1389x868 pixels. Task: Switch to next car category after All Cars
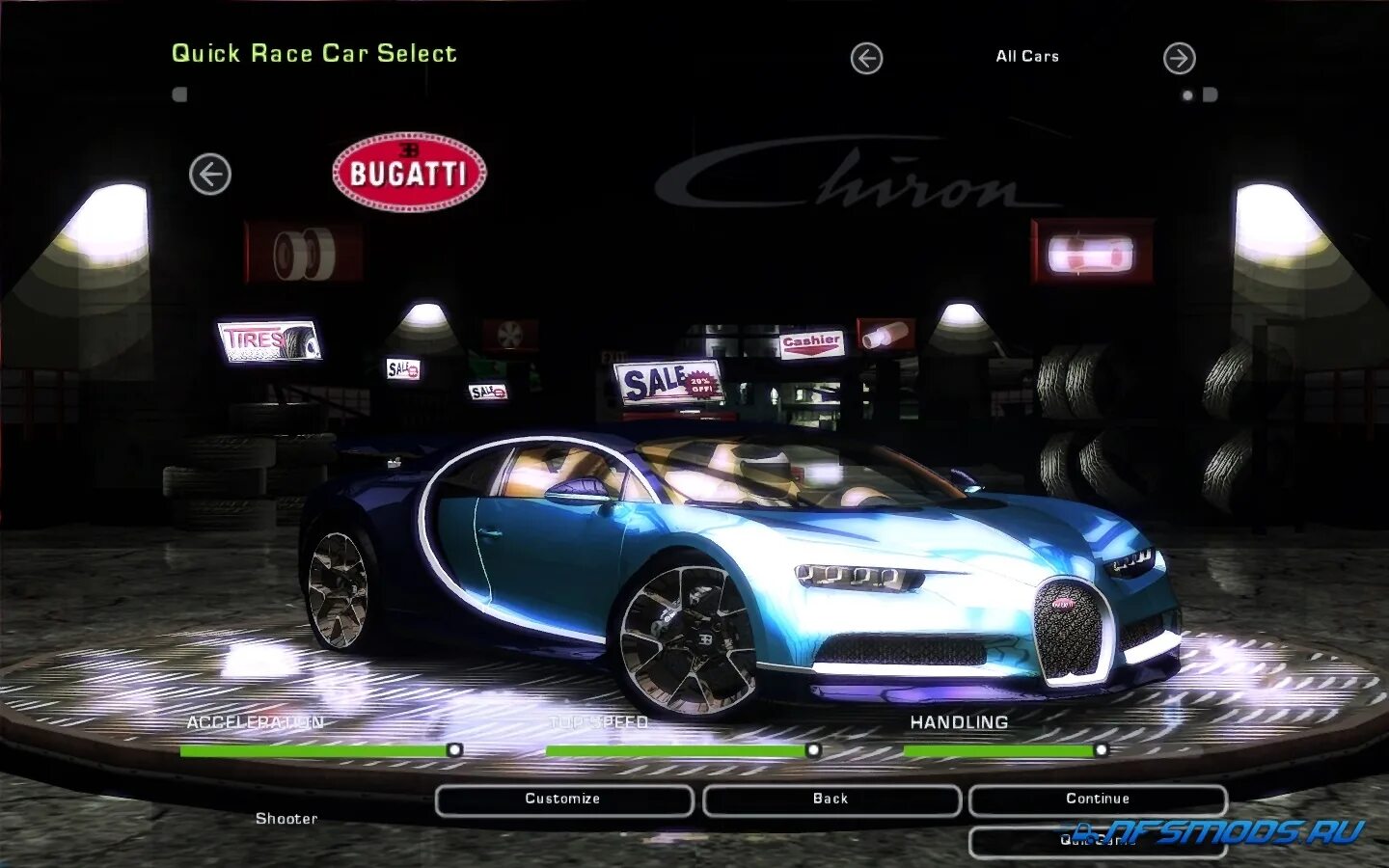tap(1179, 59)
